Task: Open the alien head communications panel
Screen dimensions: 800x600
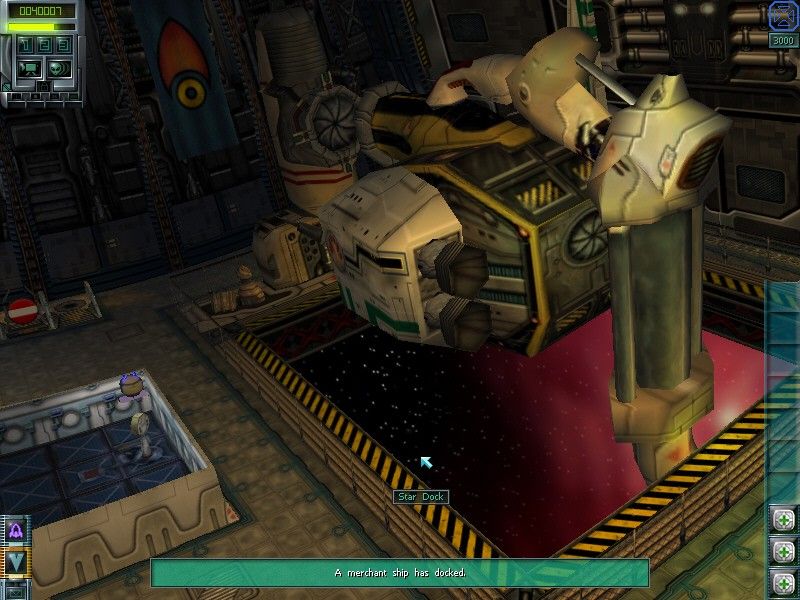Action: tap(59, 68)
